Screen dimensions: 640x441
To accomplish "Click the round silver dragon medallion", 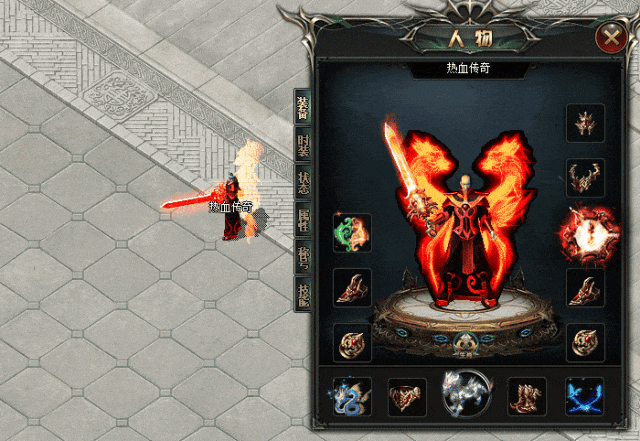I will point(466,394).
